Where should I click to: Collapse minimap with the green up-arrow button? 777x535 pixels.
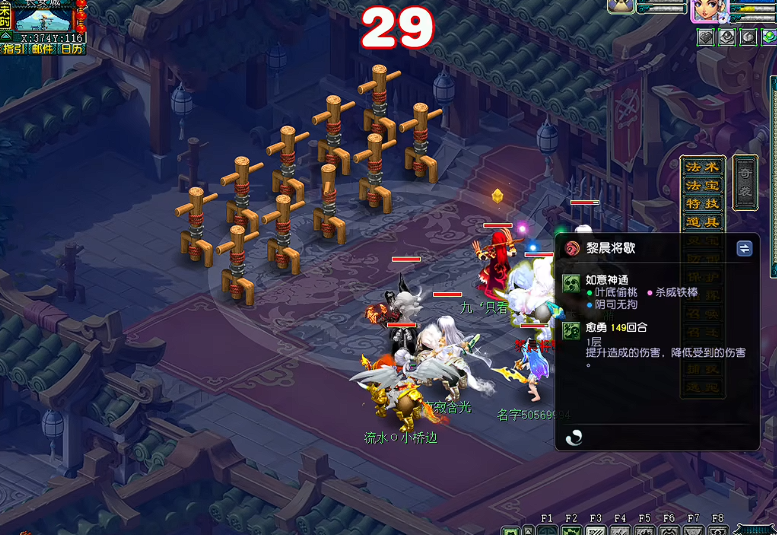pyautogui.click(x=6, y=36)
